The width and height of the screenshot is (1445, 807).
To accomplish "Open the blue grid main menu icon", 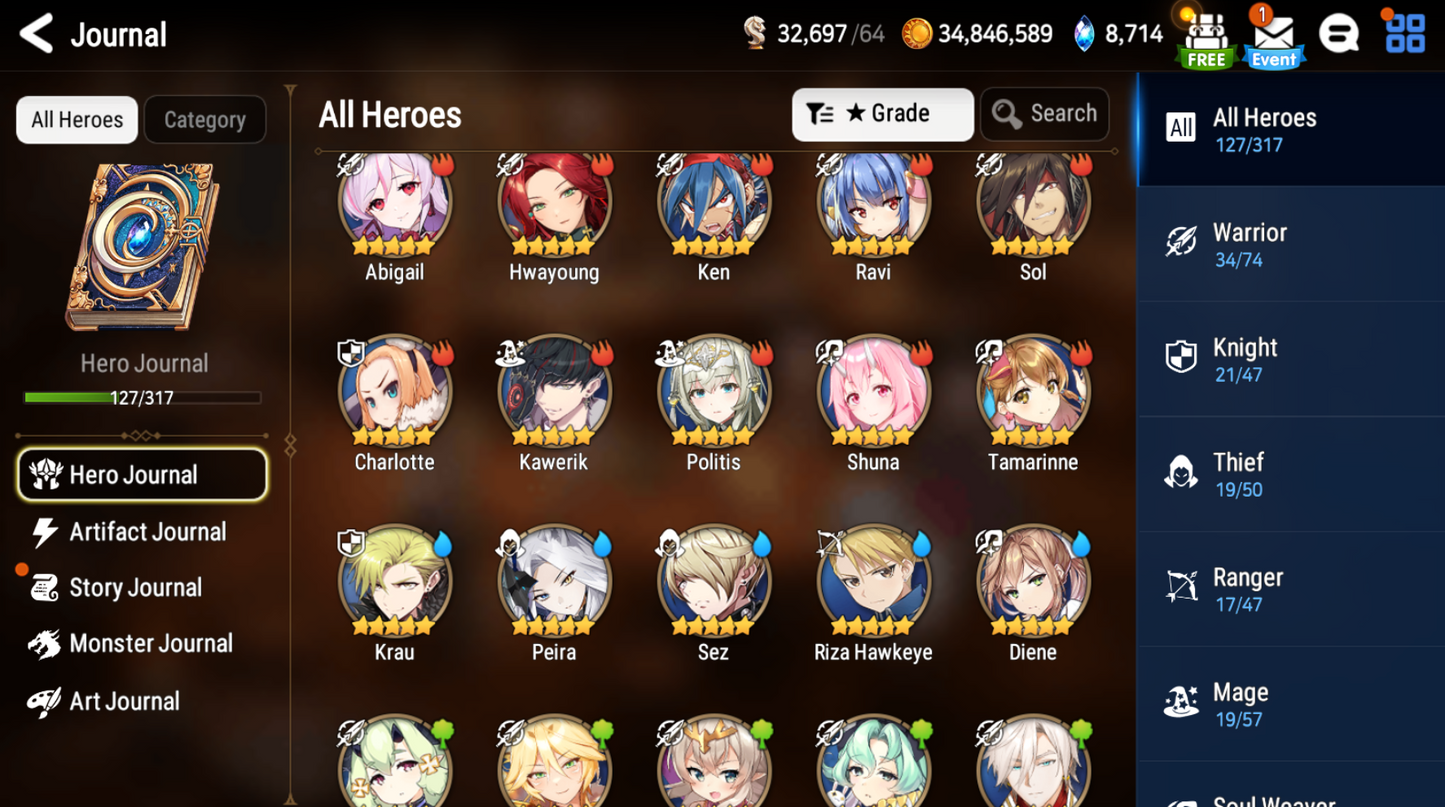I will (1405, 33).
